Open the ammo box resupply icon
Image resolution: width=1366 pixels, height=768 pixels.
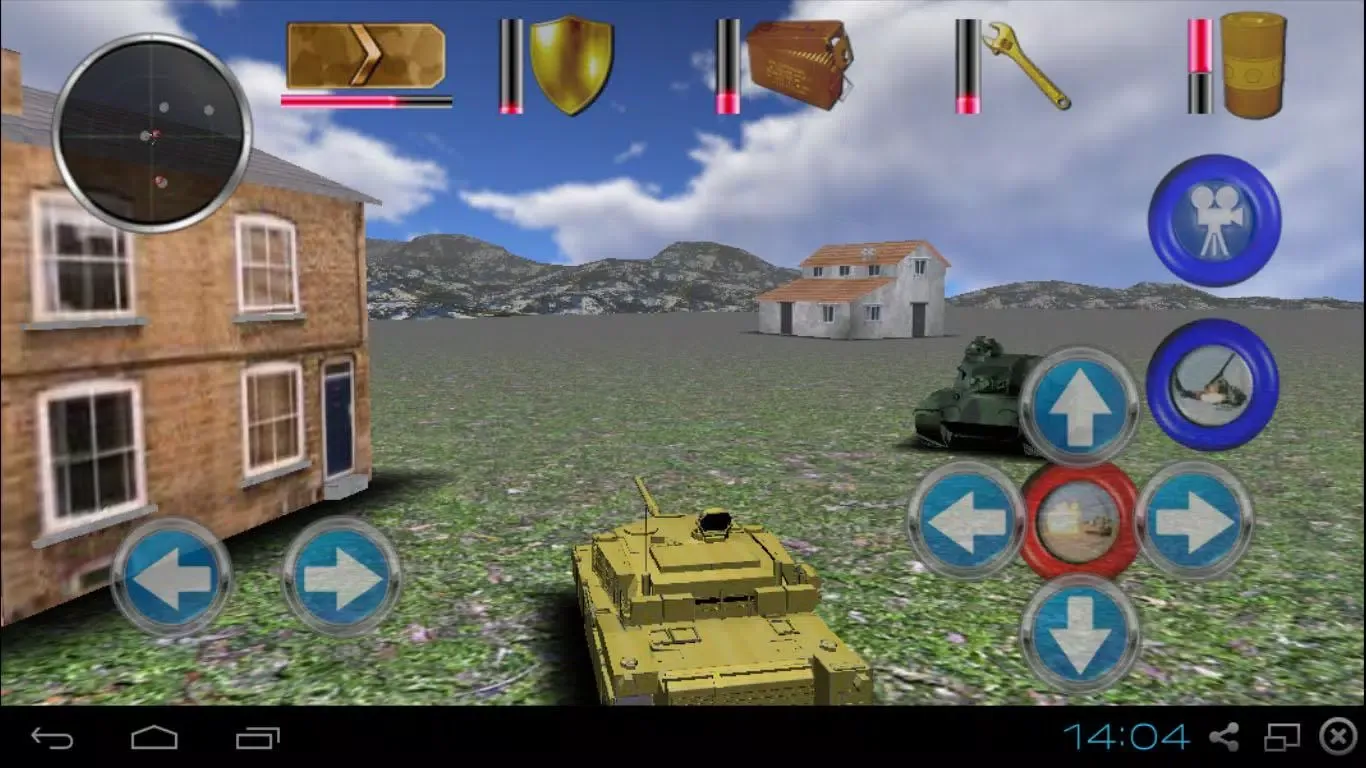point(795,65)
